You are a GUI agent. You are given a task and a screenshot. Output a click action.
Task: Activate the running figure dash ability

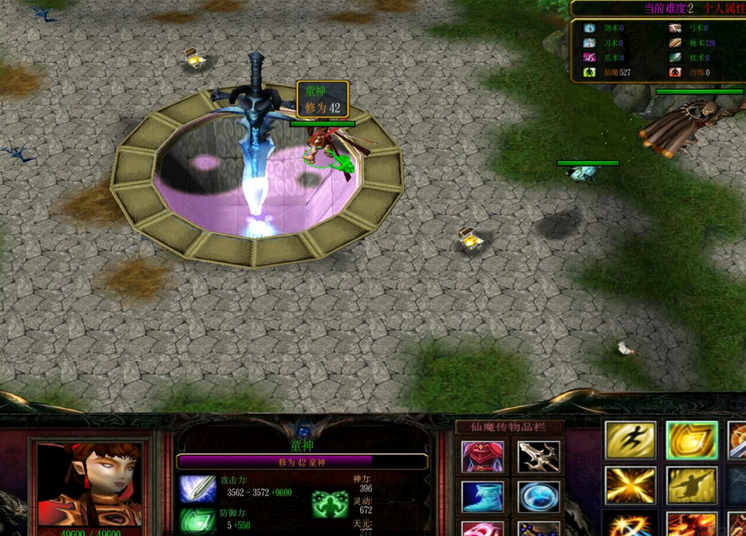click(x=631, y=440)
